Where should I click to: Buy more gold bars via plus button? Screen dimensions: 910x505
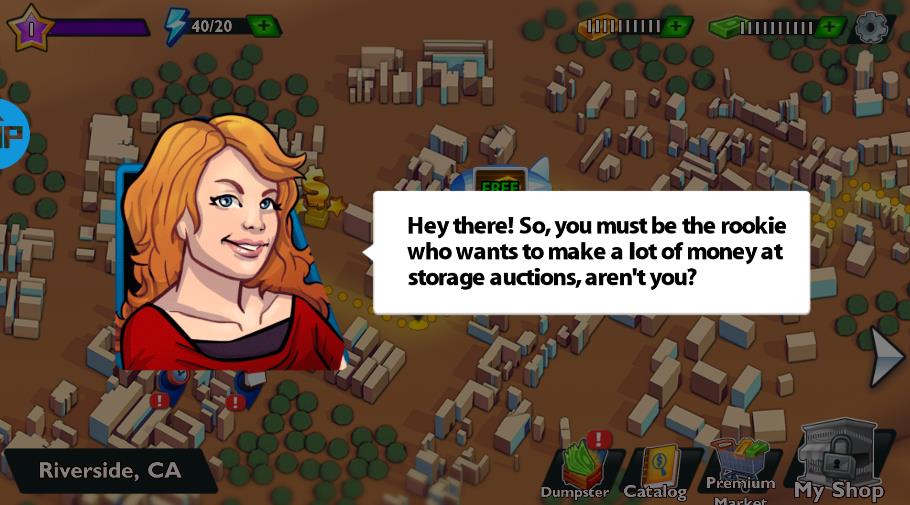(676, 26)
